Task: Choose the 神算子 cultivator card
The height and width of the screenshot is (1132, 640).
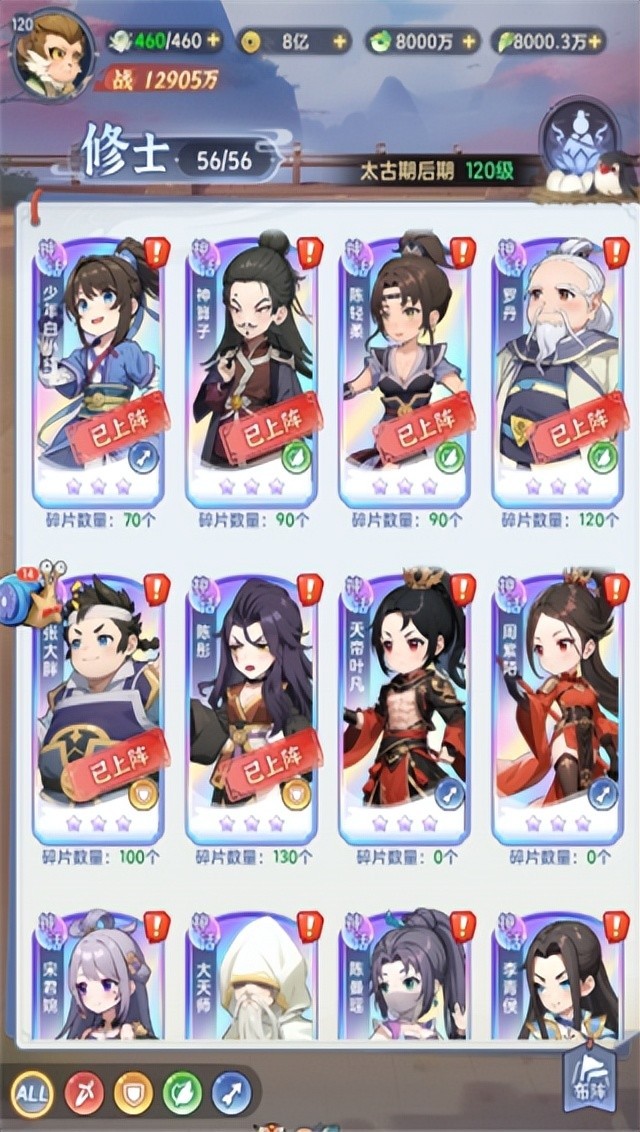Action: coord(252,365)
